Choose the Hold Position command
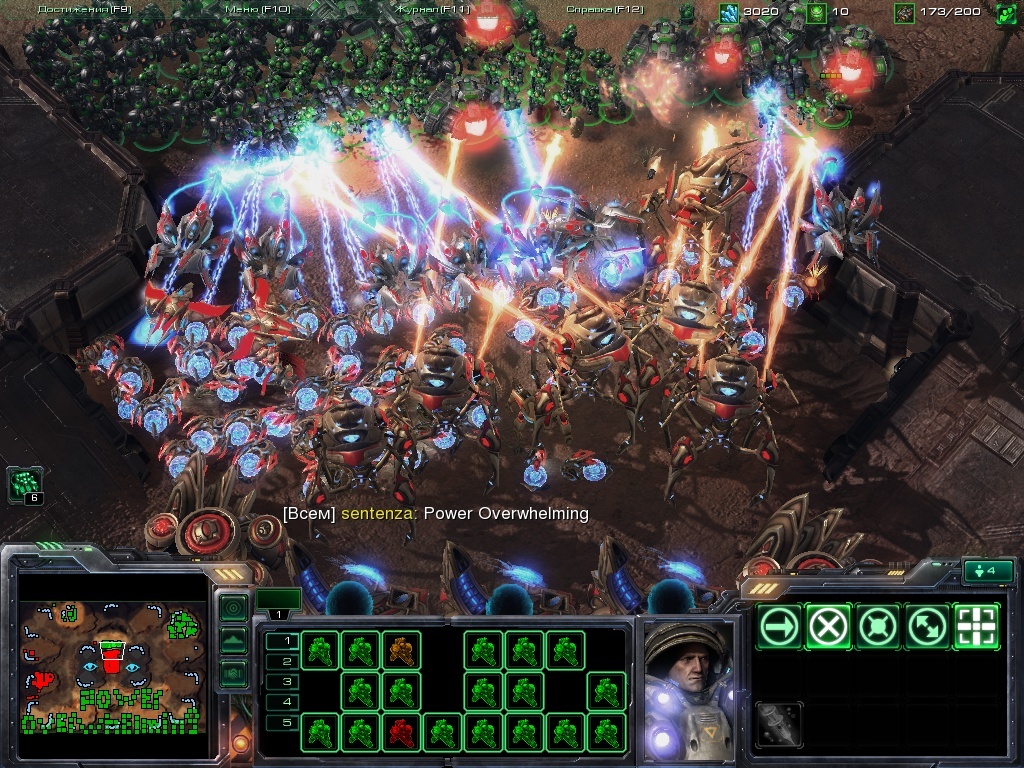Screen dimensions: 1024x768 point(878,627)
